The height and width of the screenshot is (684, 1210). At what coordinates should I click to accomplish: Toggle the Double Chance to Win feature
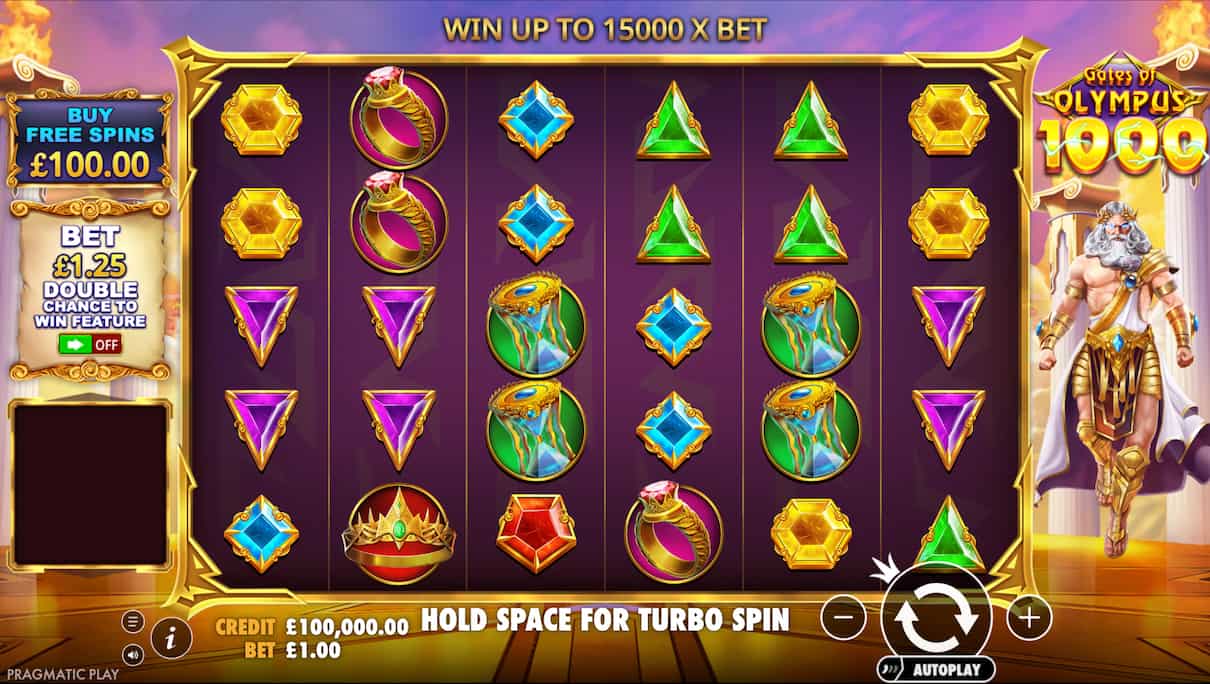pos(90,344)
